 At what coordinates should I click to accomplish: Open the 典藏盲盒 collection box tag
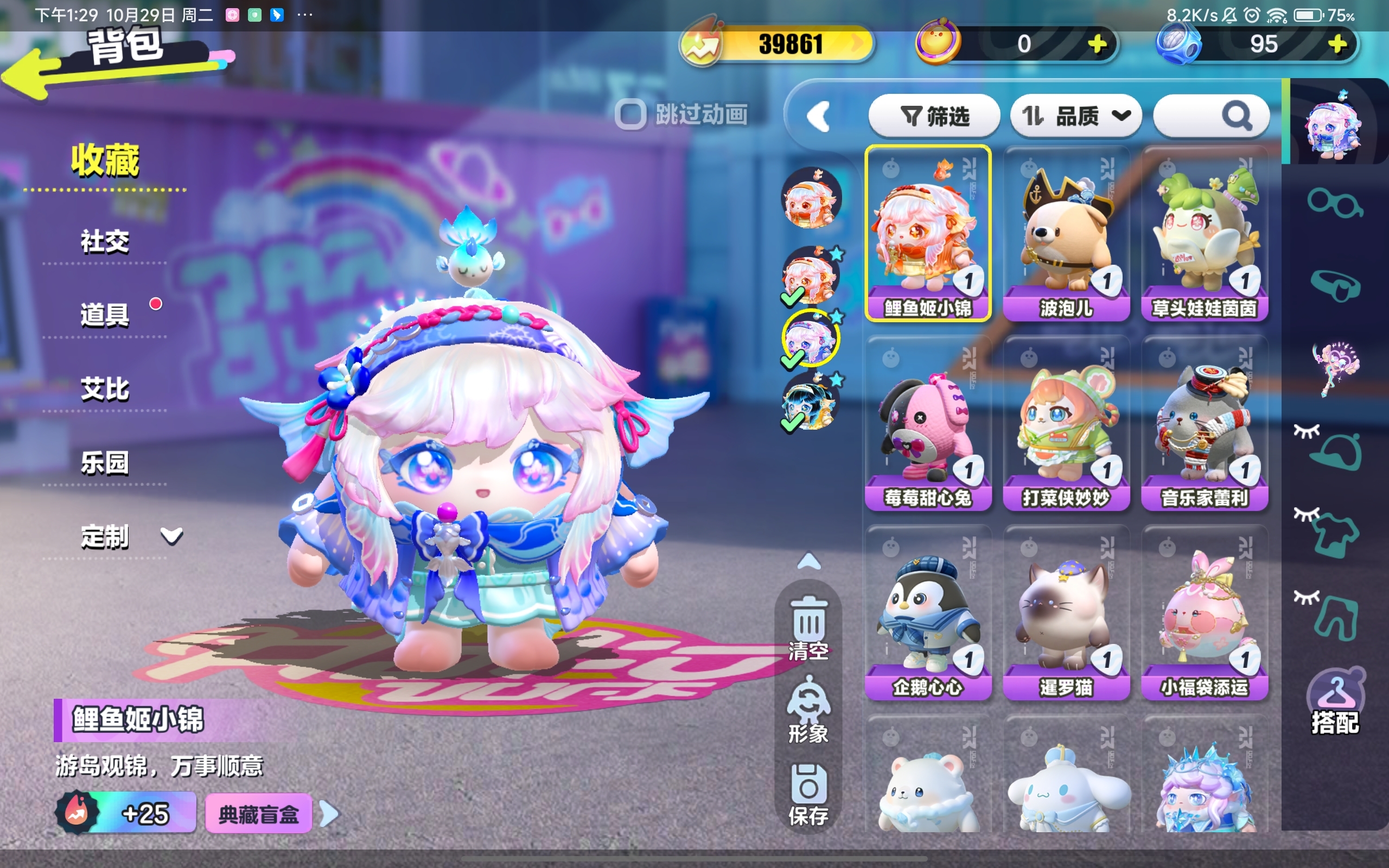coord(258,813)
